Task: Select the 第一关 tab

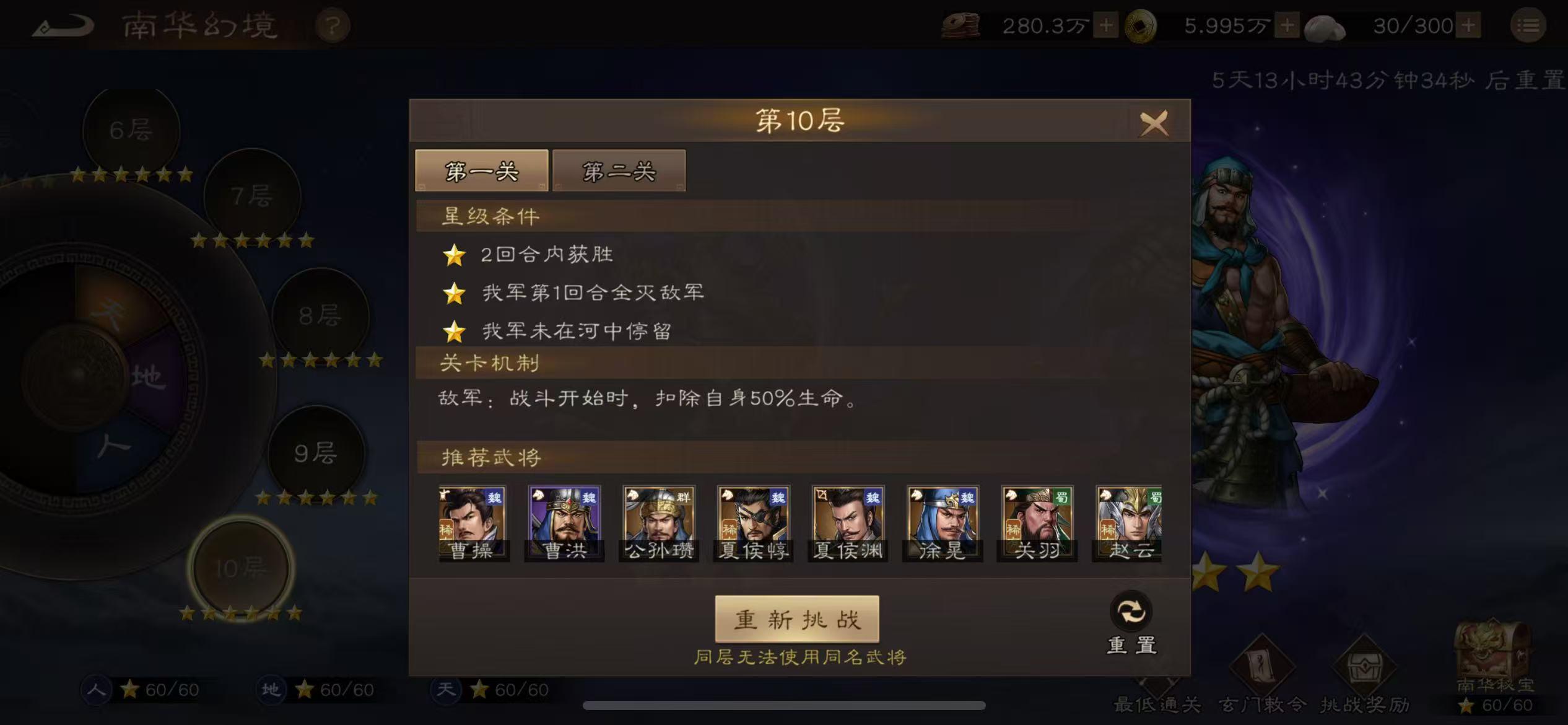Action: coord(482,172)
